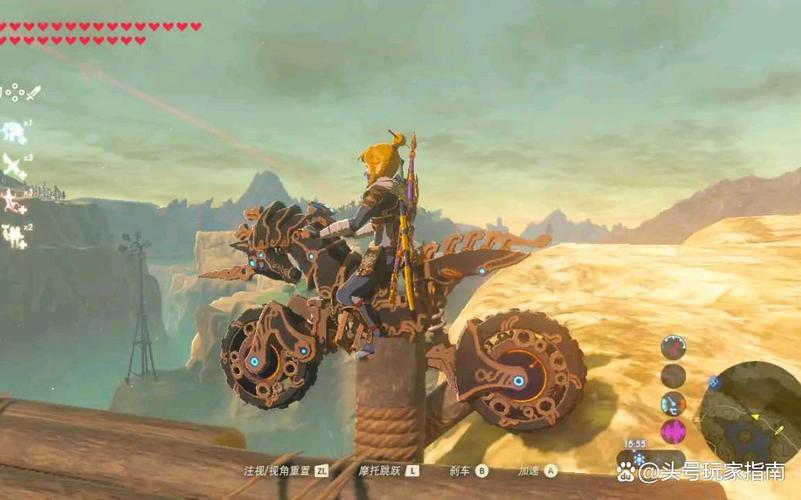
Task: Activate the top blue champion ability icon
Action: [x=14, y=131]
